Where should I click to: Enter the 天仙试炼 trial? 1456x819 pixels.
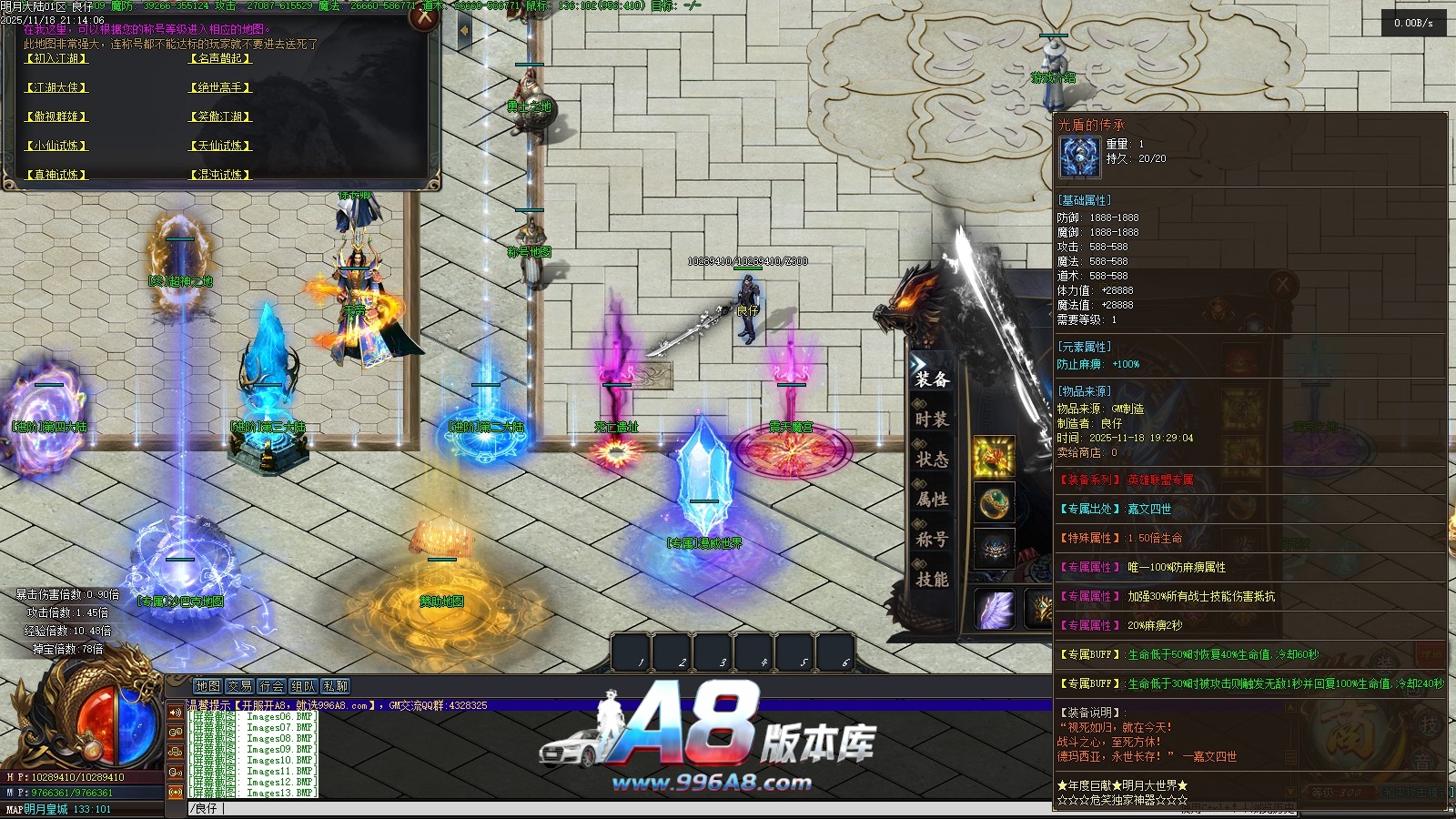[x=220, y=146]
